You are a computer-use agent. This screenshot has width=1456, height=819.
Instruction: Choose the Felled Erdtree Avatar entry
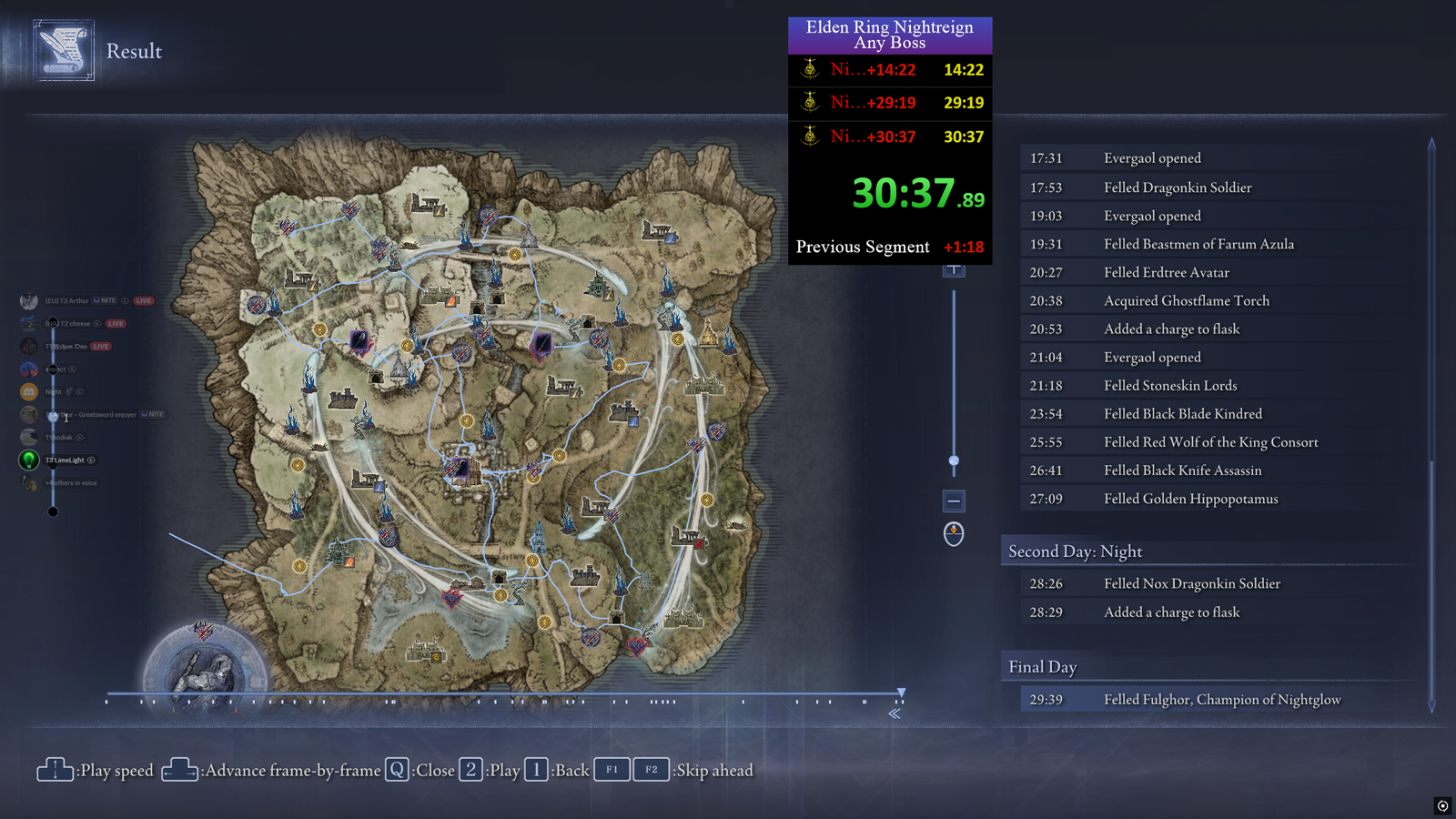point(1166,272)
